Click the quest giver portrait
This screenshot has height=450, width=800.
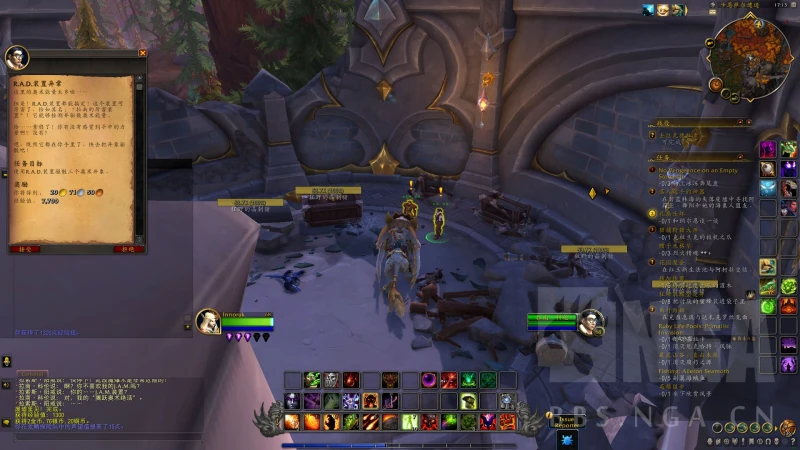click(17, 57)
